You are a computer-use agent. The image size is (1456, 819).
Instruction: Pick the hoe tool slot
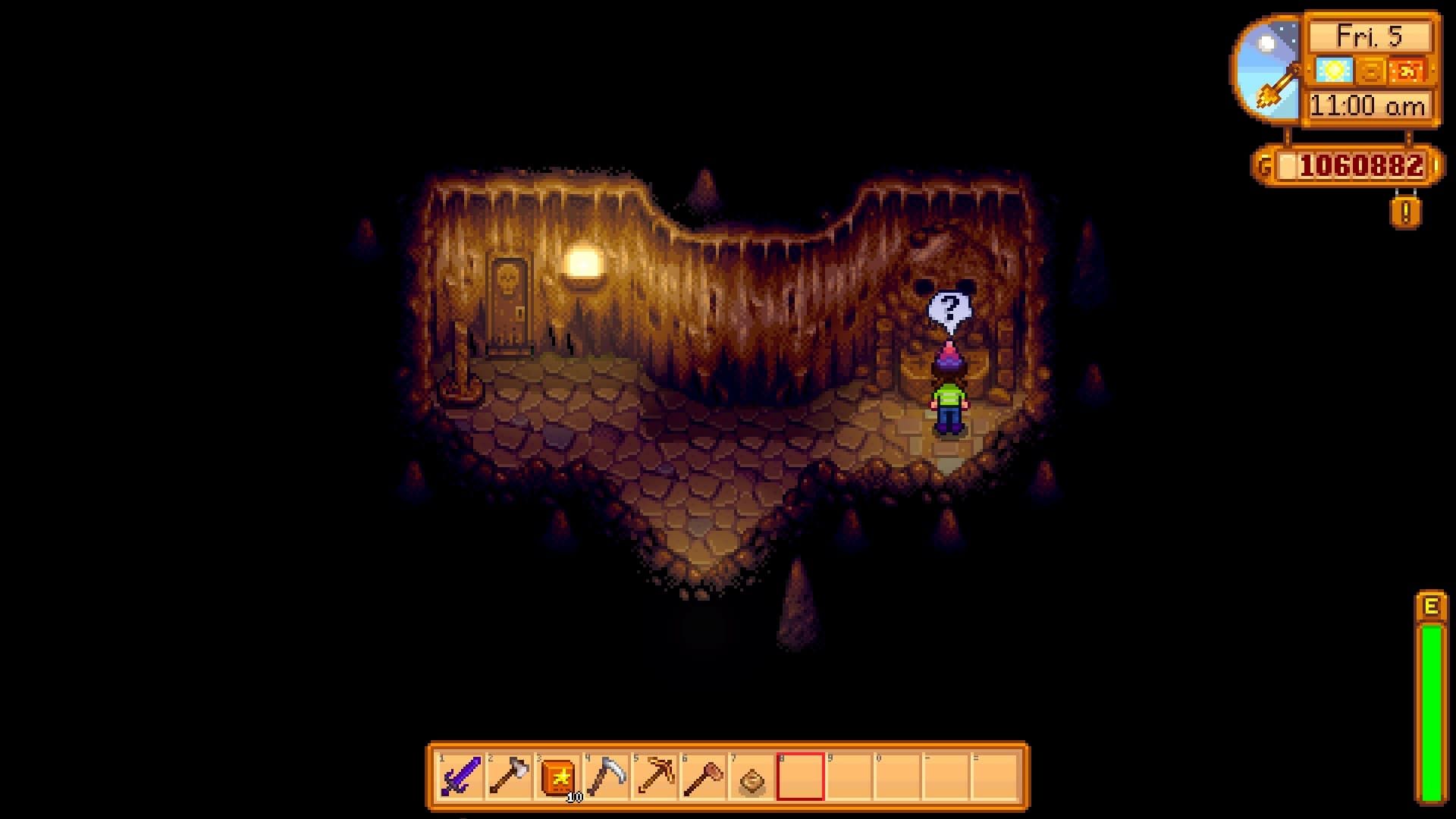703,777
